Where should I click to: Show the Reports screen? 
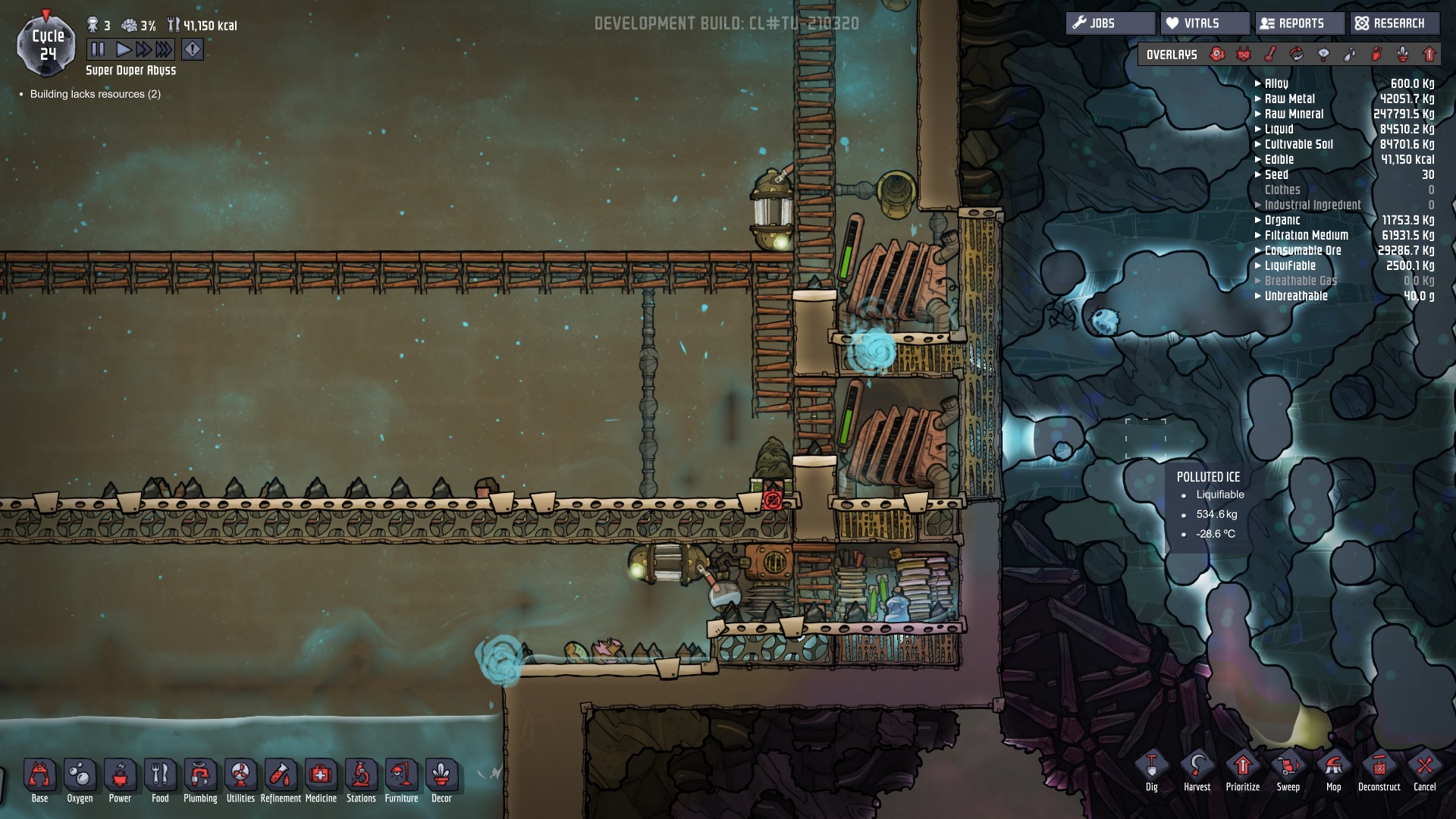click(1300, 24)
